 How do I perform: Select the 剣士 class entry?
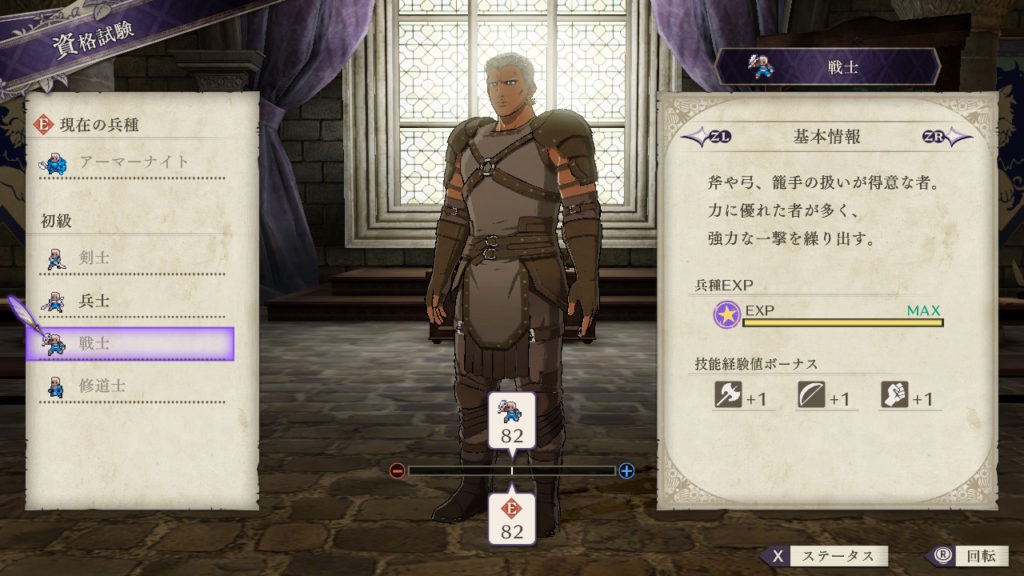(x=130, y=258)
